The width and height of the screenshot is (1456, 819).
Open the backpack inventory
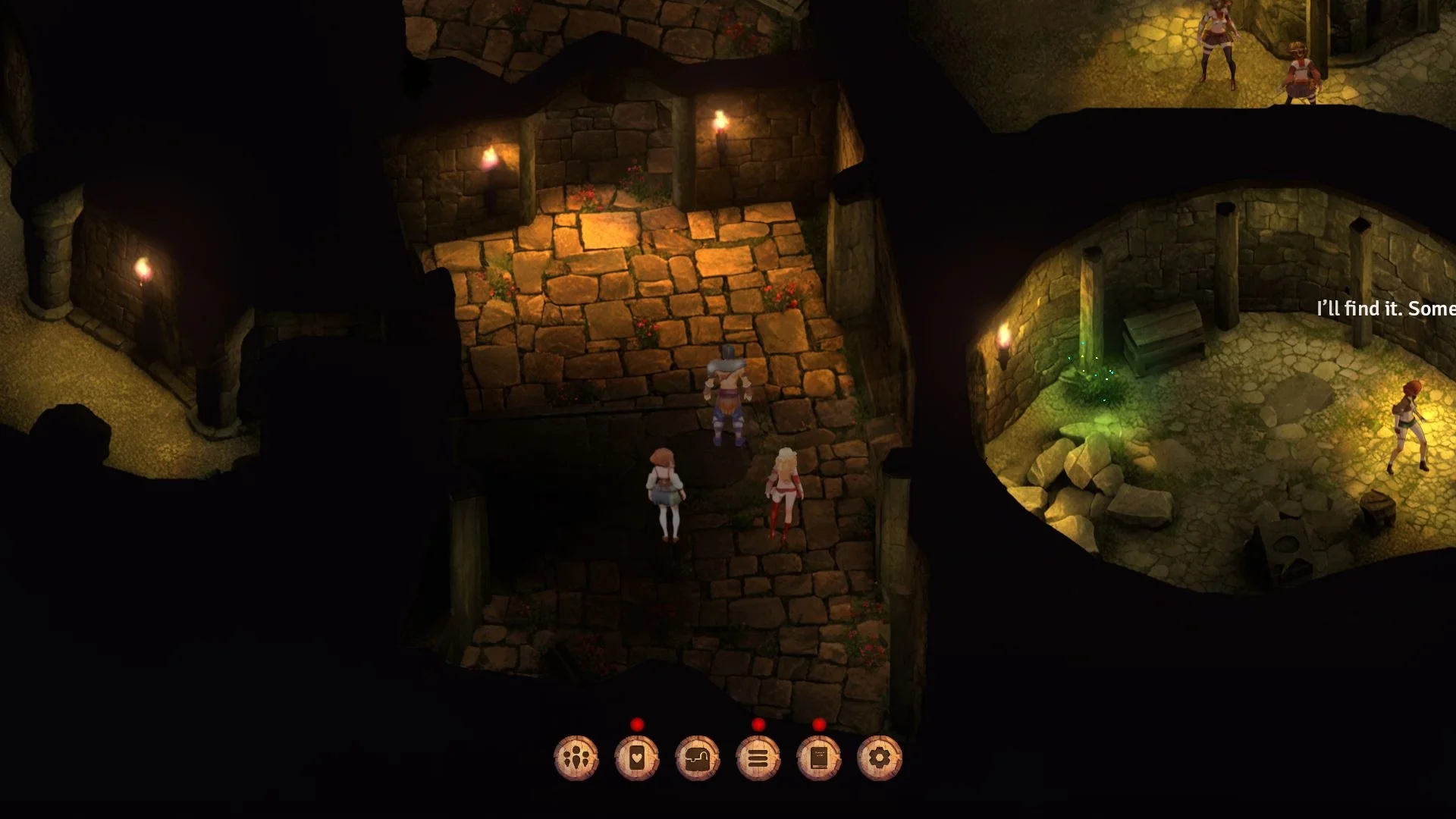(x=698, y=758)
